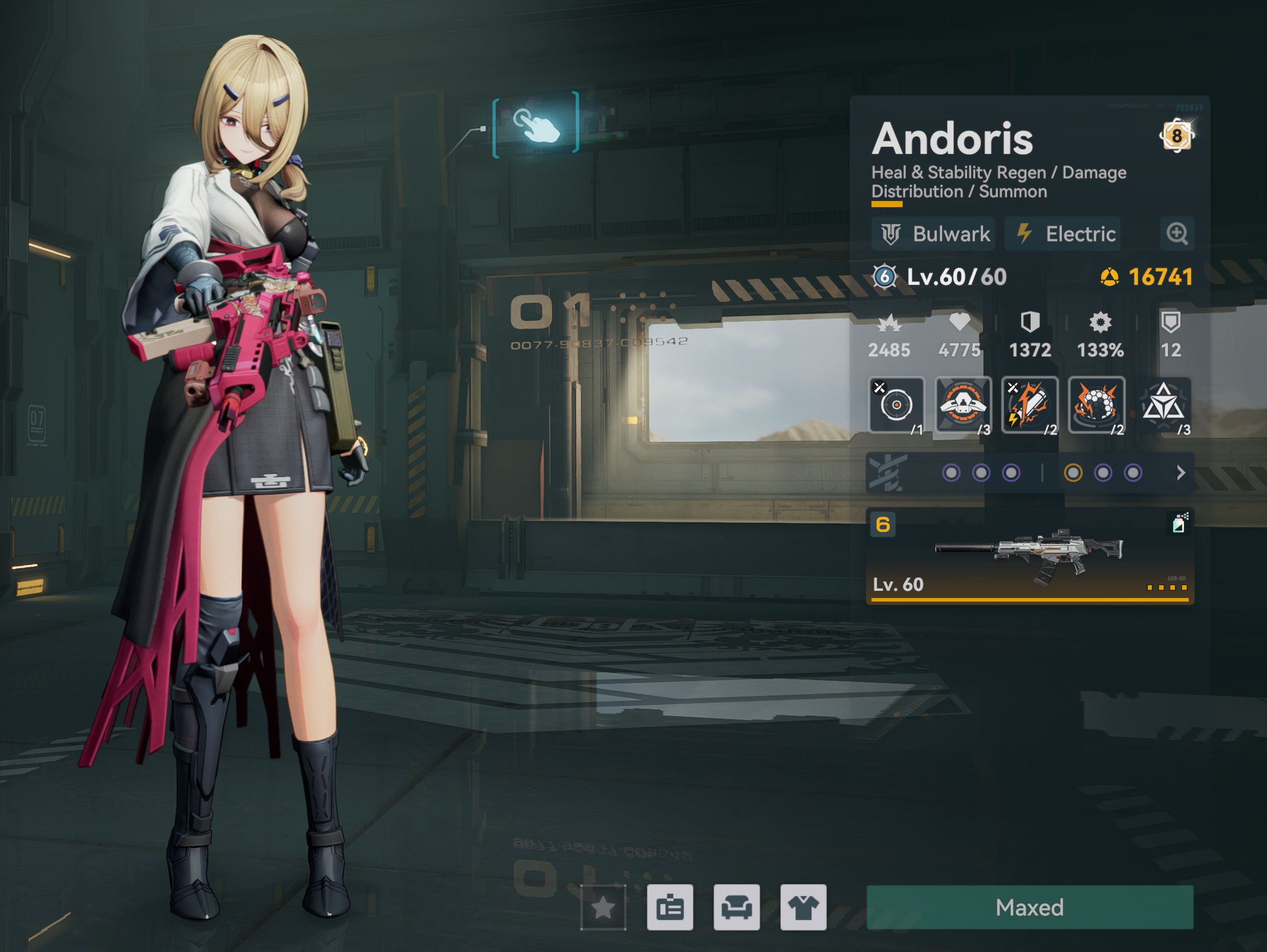
Task: Open the sofa dormitory button
Action: click(x=736, y=907)
